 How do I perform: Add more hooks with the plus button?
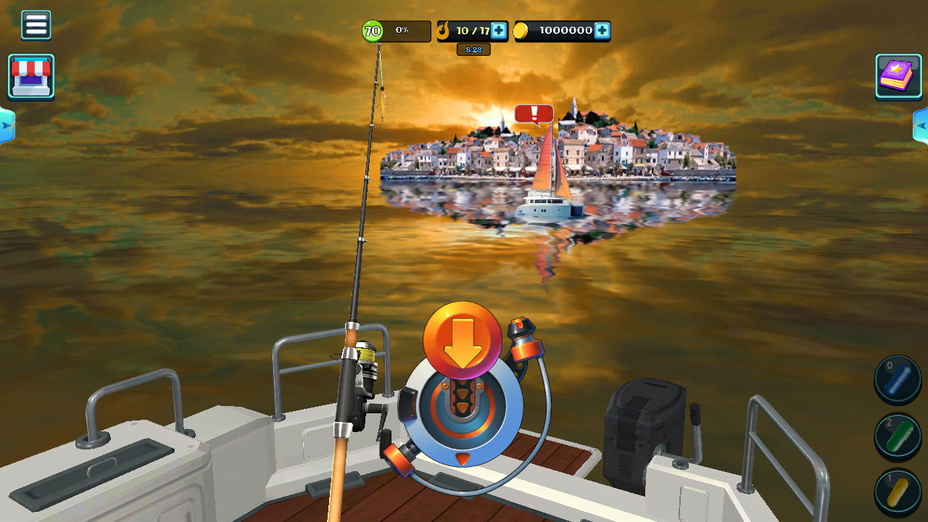coord(498,31)
